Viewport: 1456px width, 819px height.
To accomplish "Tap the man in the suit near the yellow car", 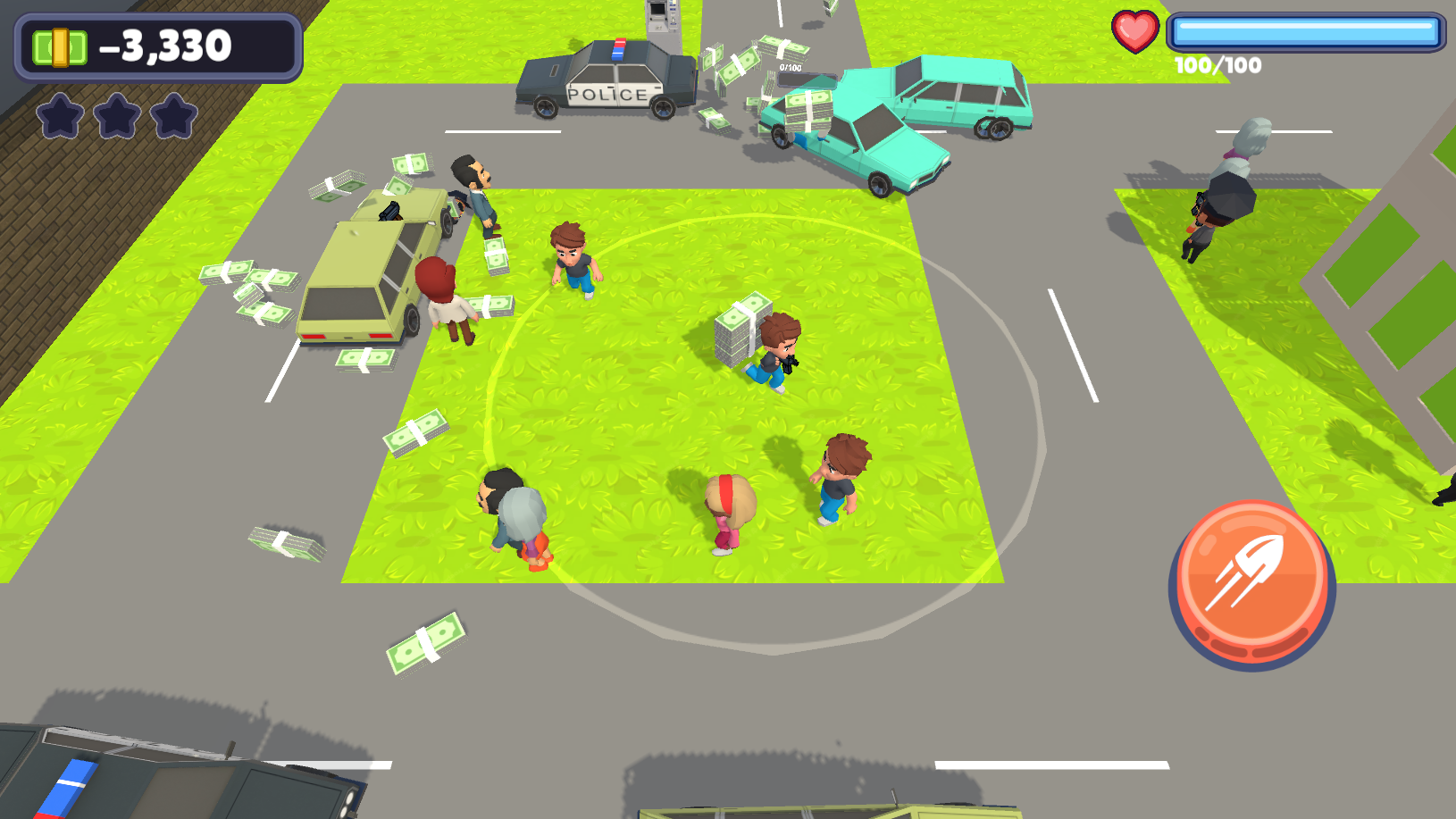I will click(x=480, y=192).
